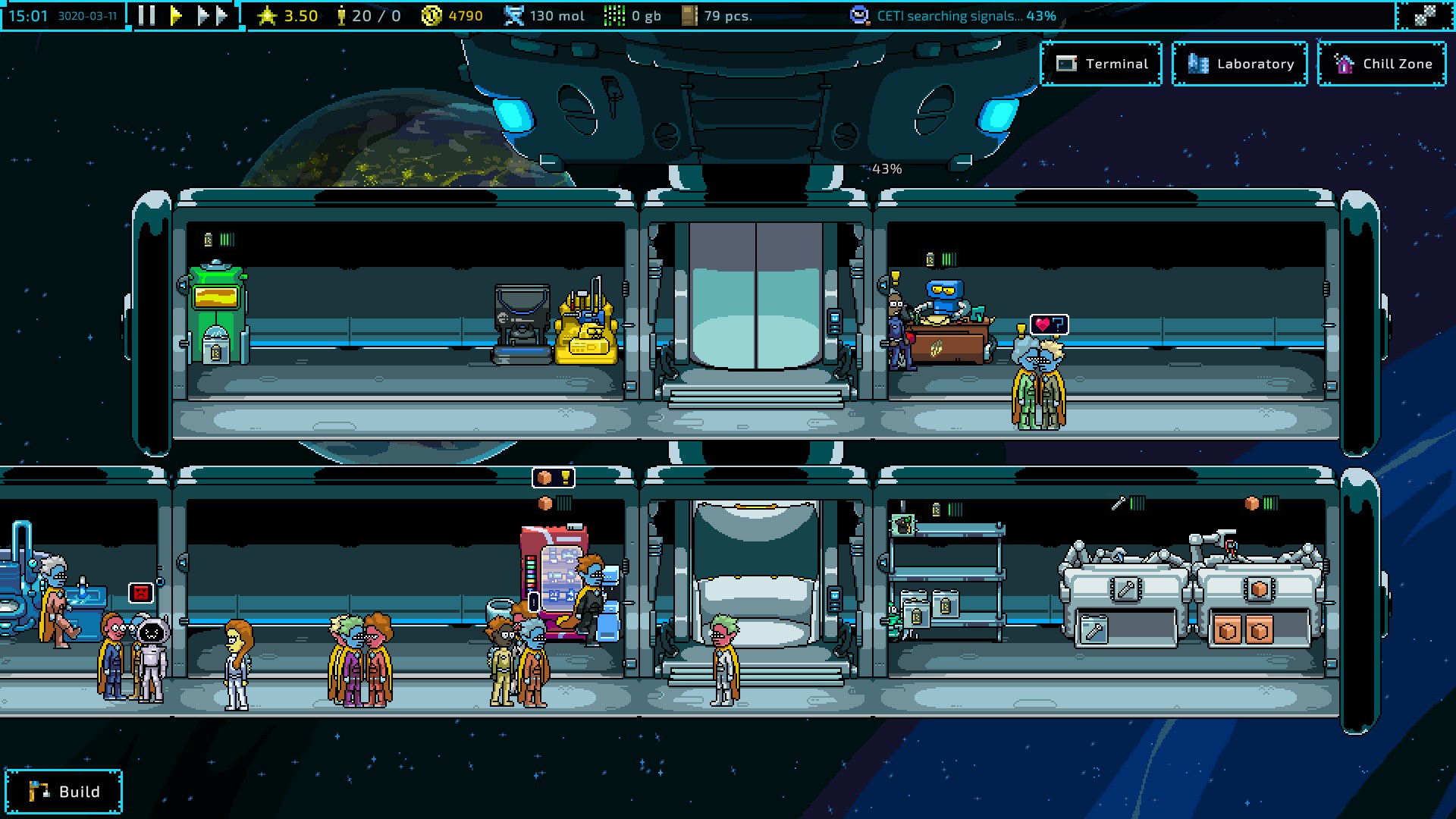
Task: Go to the Chill Zone
Action: point(1382,64)
